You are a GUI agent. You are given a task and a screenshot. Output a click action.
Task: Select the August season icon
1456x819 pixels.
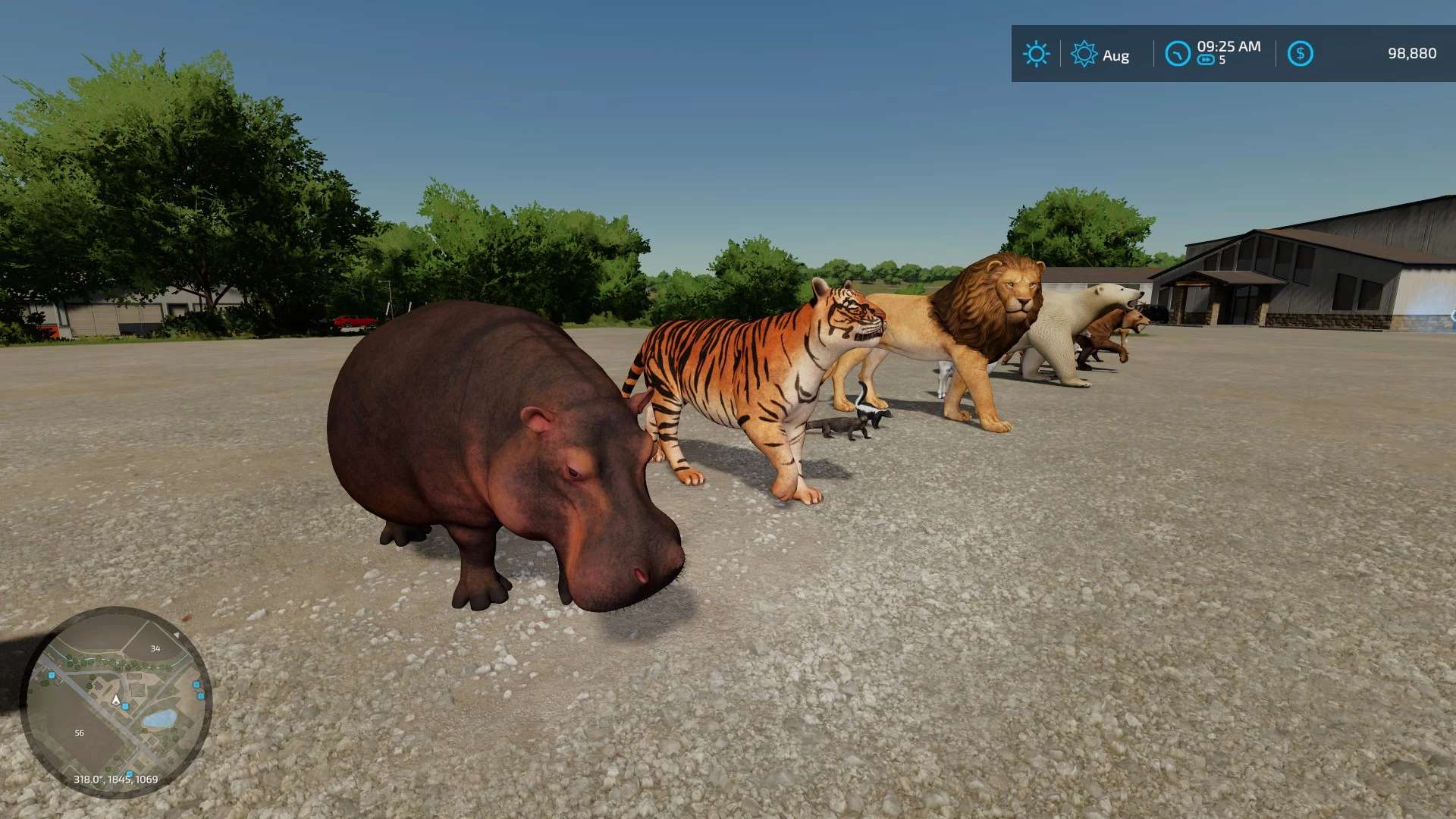pyautogui.click(x=1084, y=54)
